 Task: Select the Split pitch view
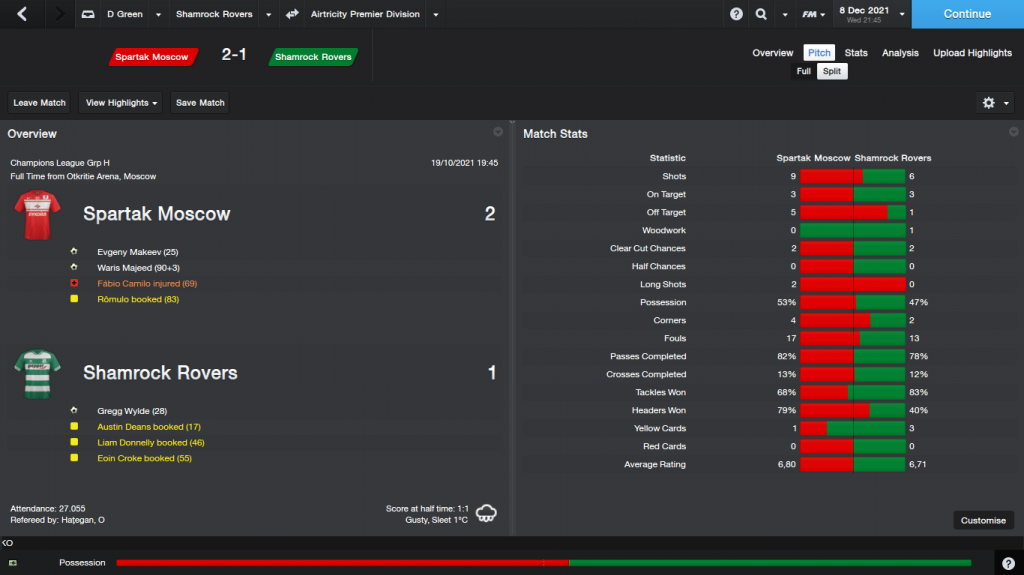click(x=831, y=71)
